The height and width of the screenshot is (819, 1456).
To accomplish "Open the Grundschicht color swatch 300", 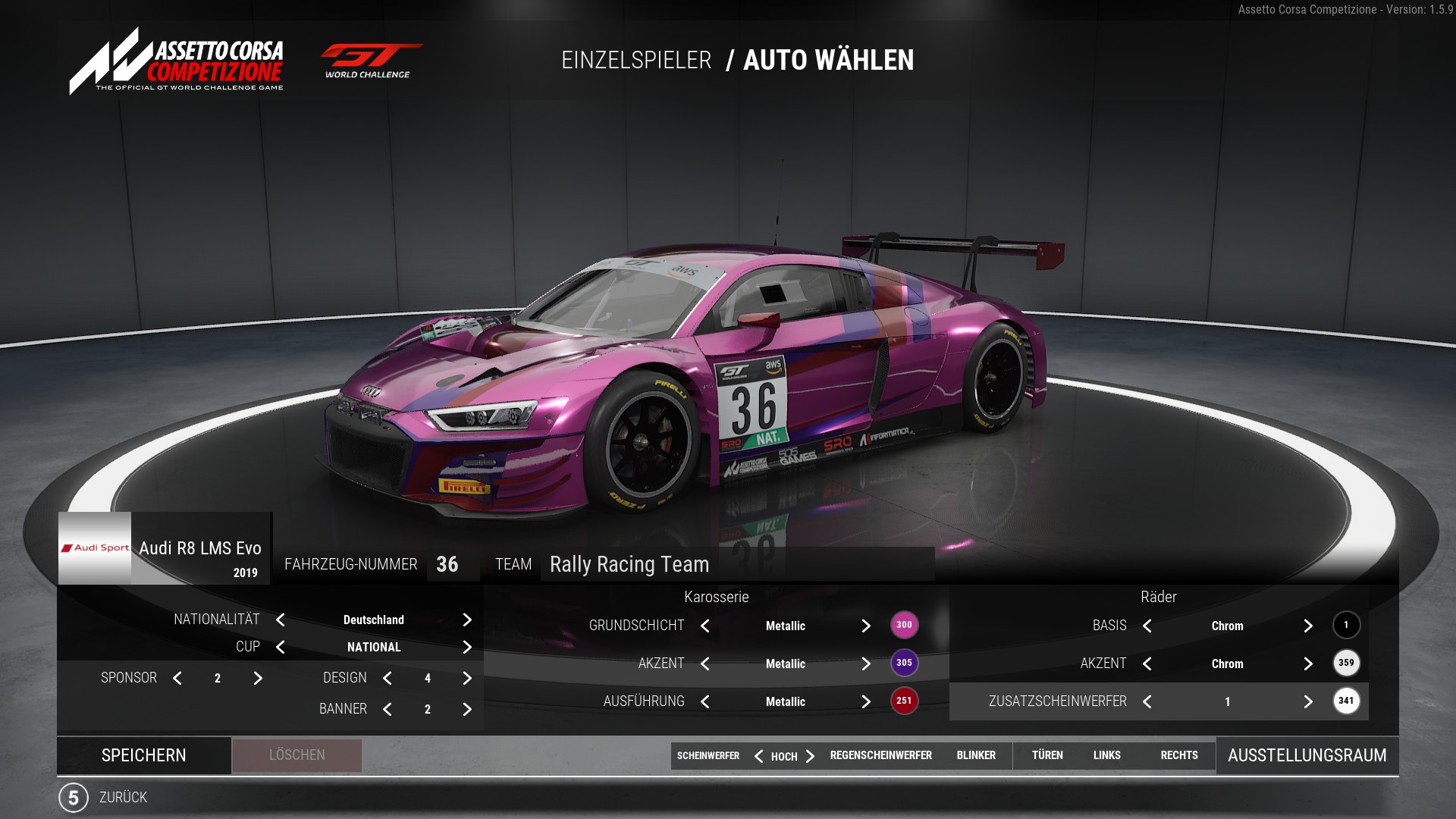I will pos(904,625).
